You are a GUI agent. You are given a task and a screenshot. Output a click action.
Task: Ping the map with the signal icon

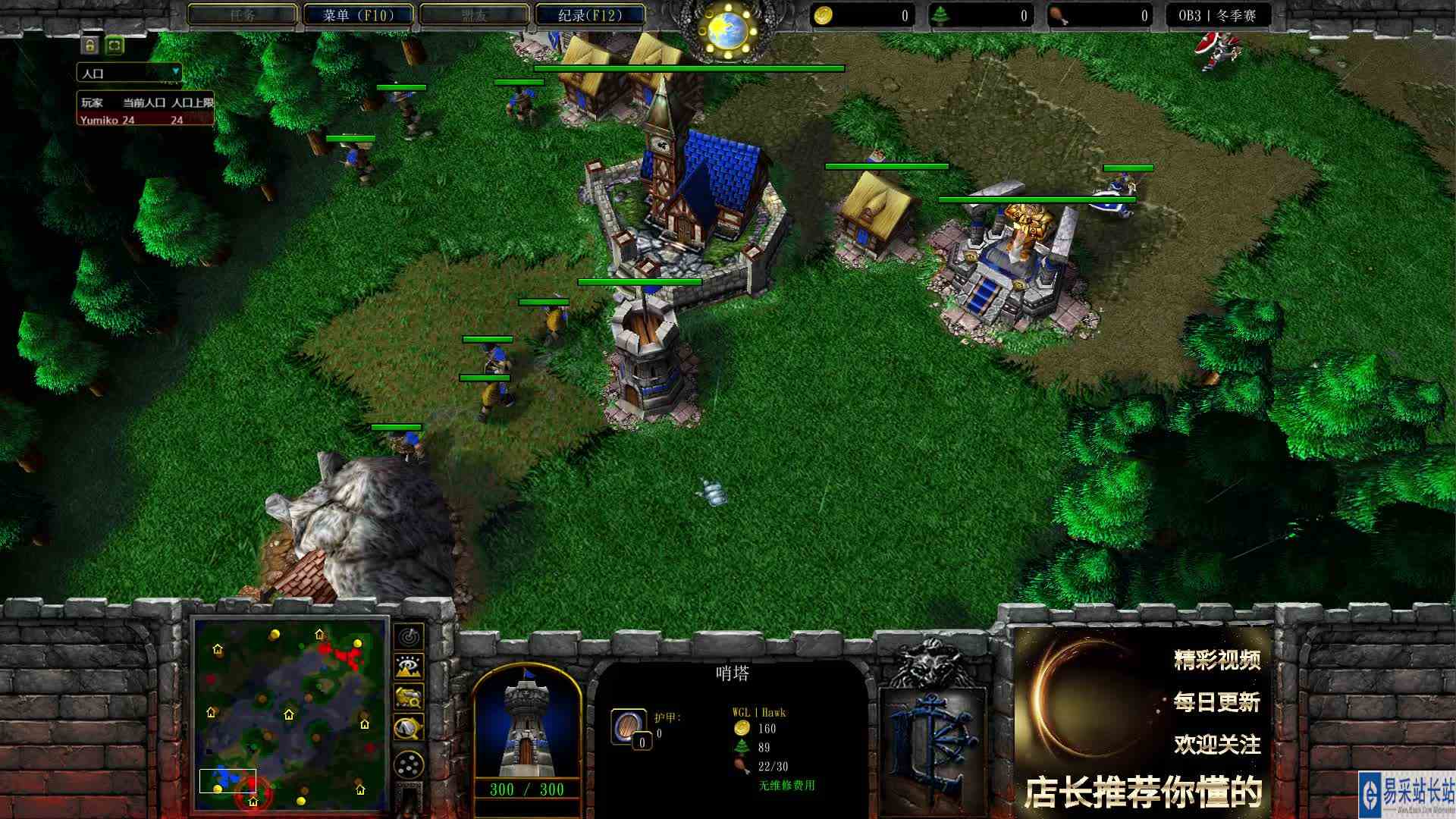point(408,638)
